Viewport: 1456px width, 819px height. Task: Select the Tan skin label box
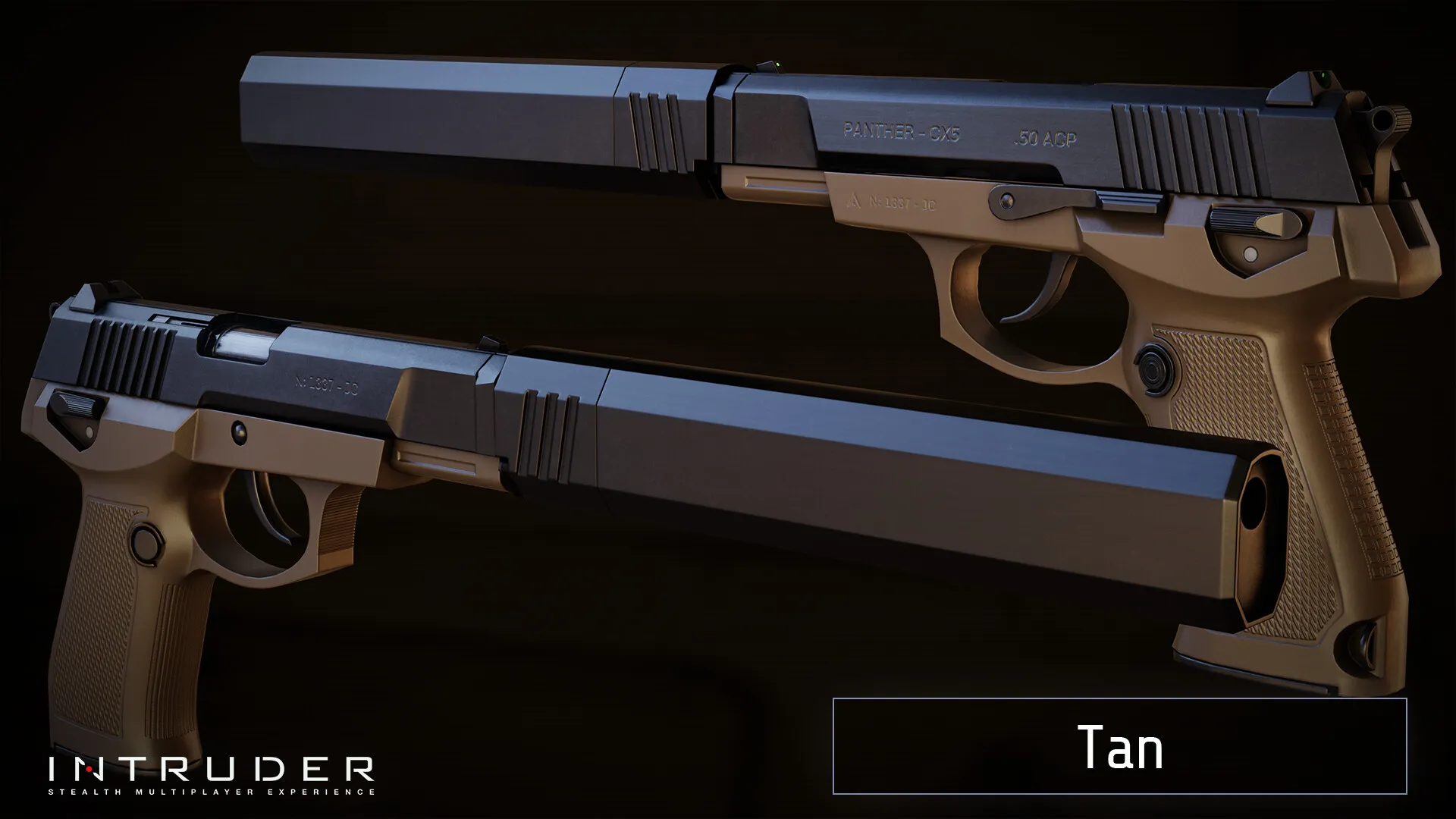[x=1119, y=746]
